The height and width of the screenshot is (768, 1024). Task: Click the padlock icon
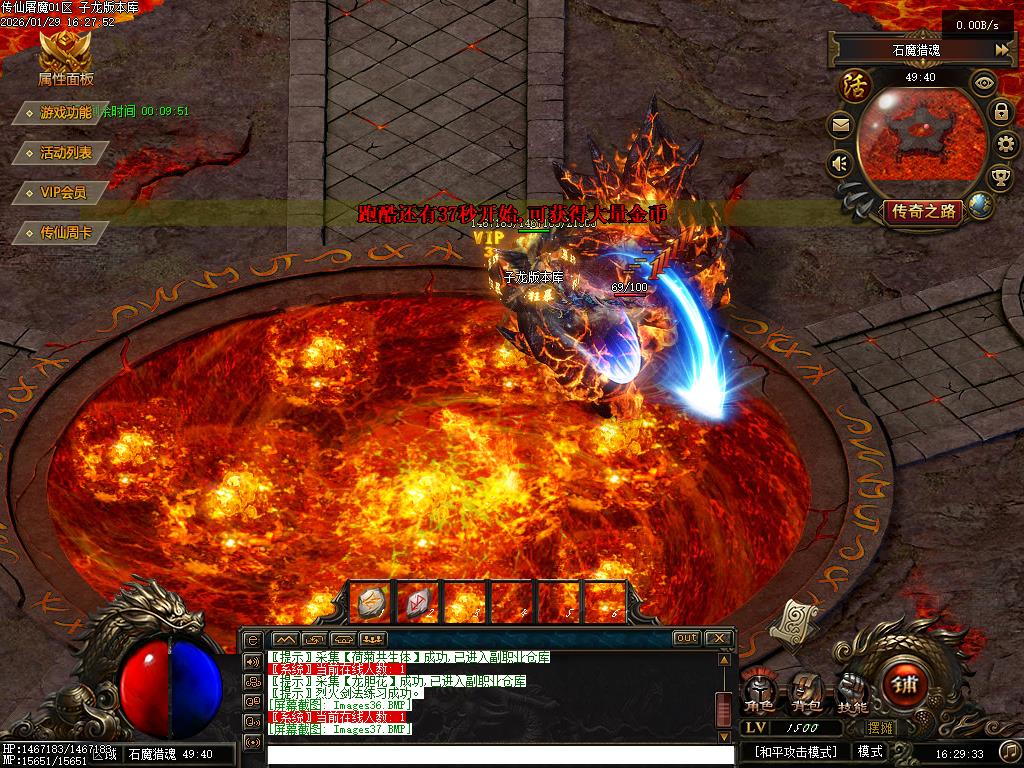pos(1001,112)
